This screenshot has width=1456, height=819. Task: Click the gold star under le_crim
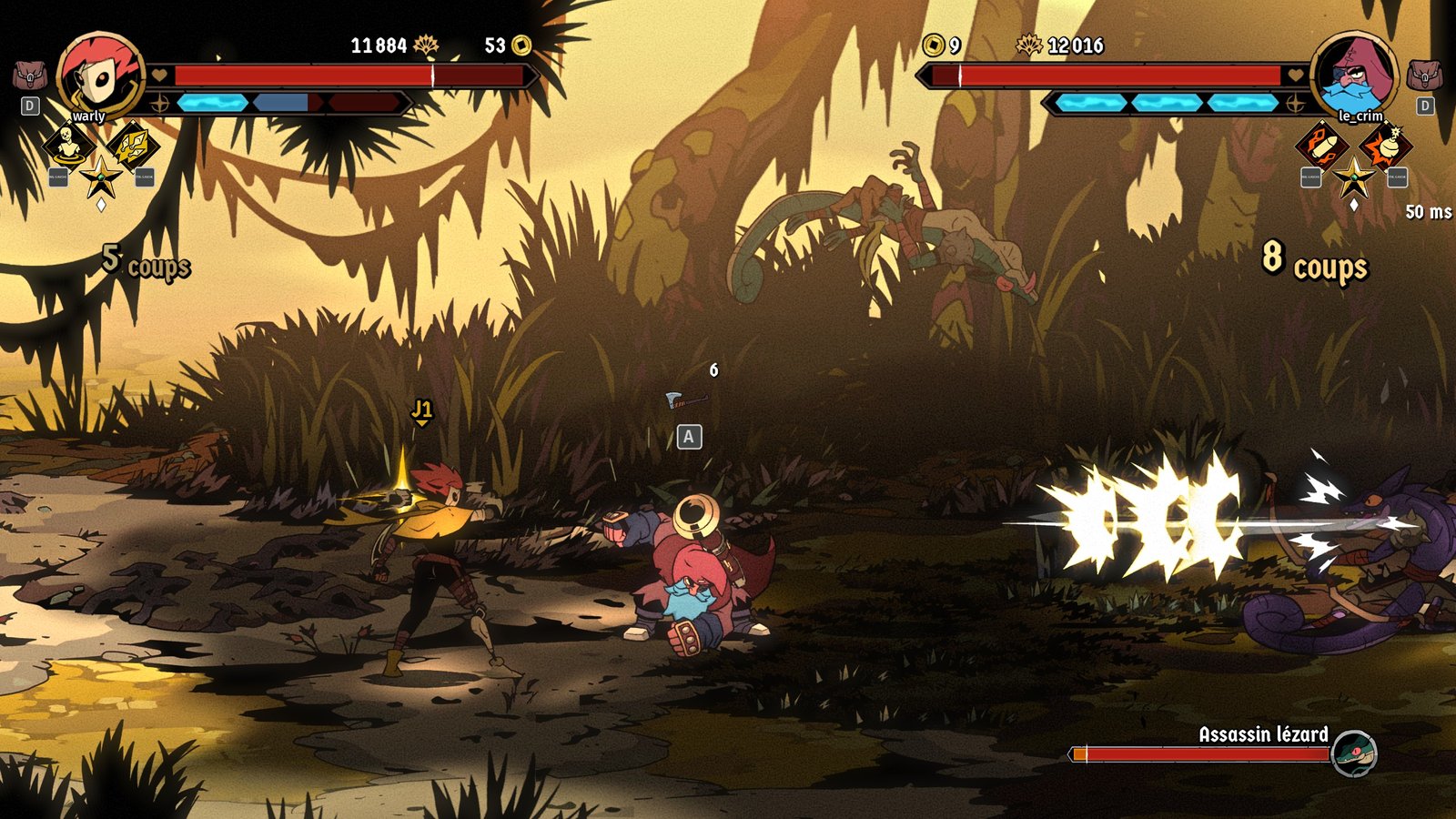[x=1353, y=177]
